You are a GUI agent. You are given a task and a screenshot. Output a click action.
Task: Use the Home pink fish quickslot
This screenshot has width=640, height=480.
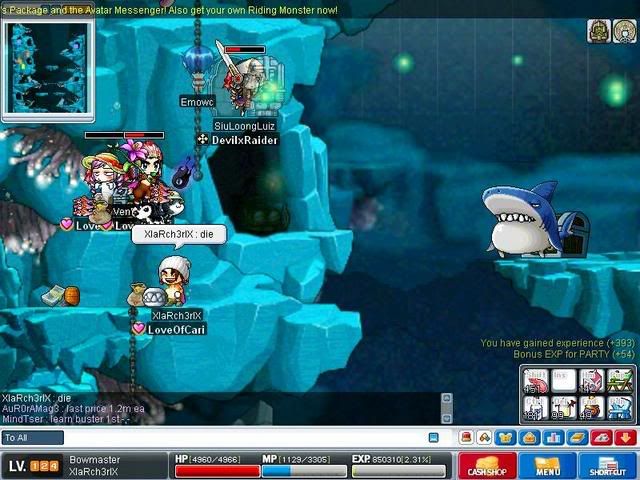(x=592, y=382)
